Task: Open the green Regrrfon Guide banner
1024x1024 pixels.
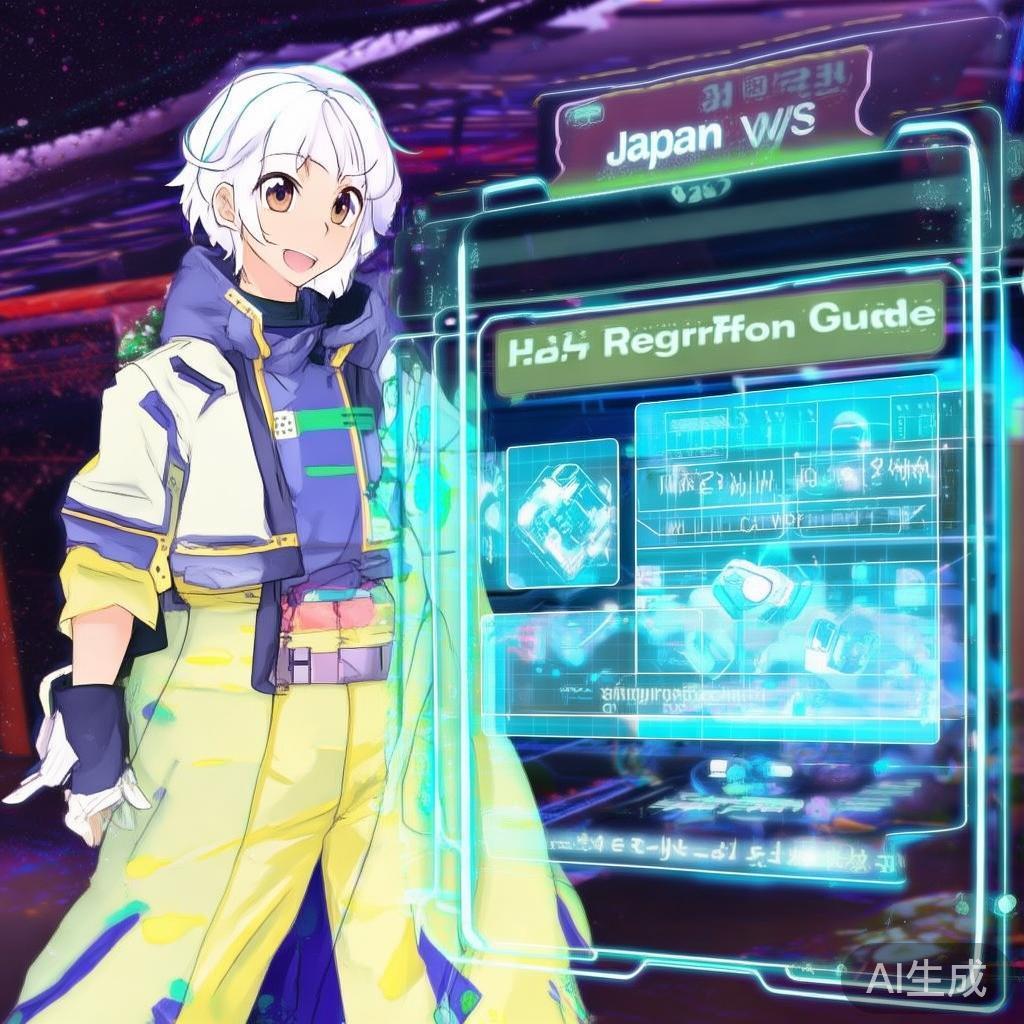Action: [x=720, y=337]
